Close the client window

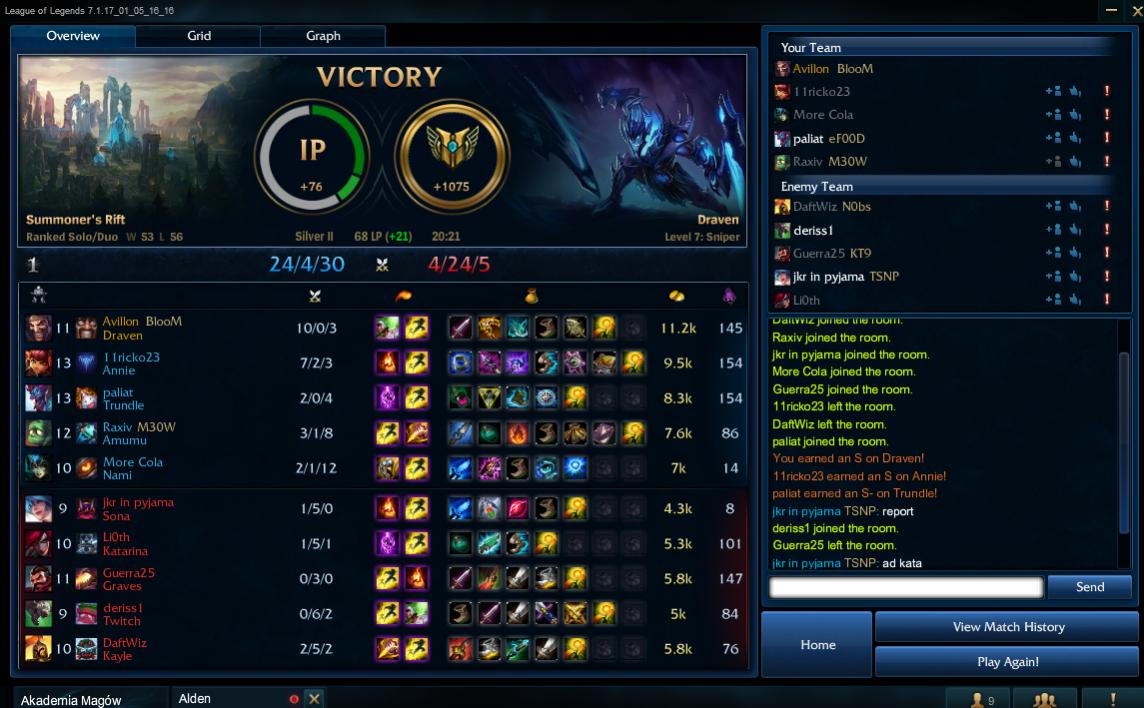point(1136,11)
